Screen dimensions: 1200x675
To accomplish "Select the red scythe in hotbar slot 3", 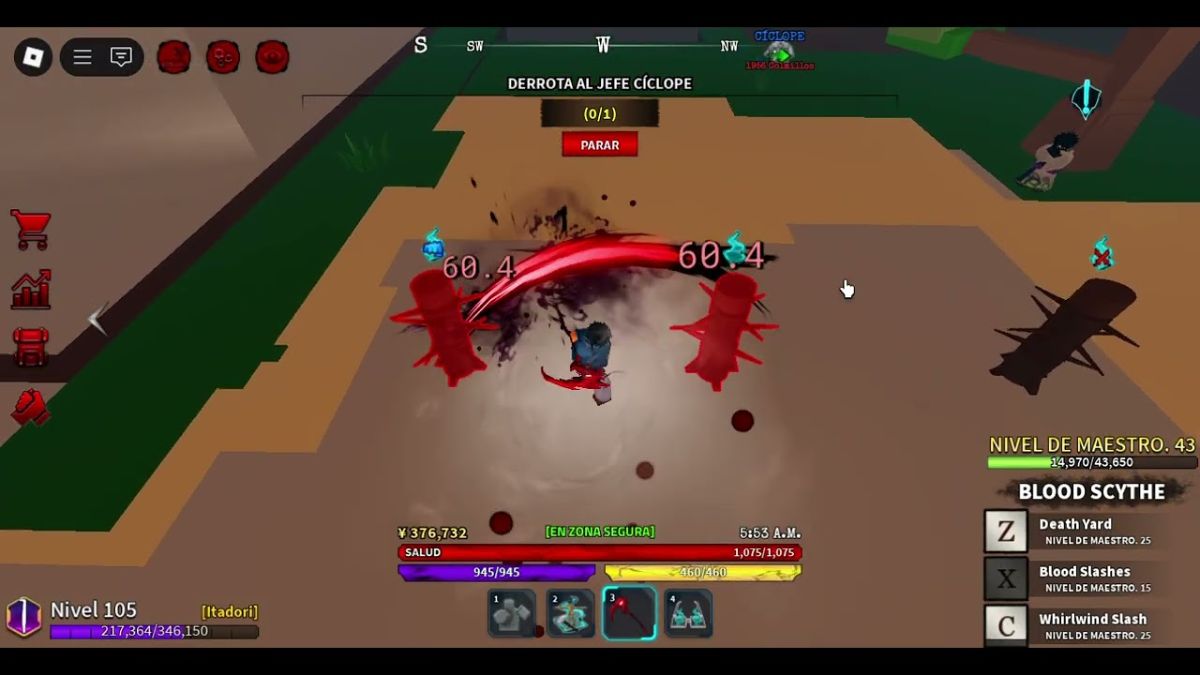I will (629, 613).
